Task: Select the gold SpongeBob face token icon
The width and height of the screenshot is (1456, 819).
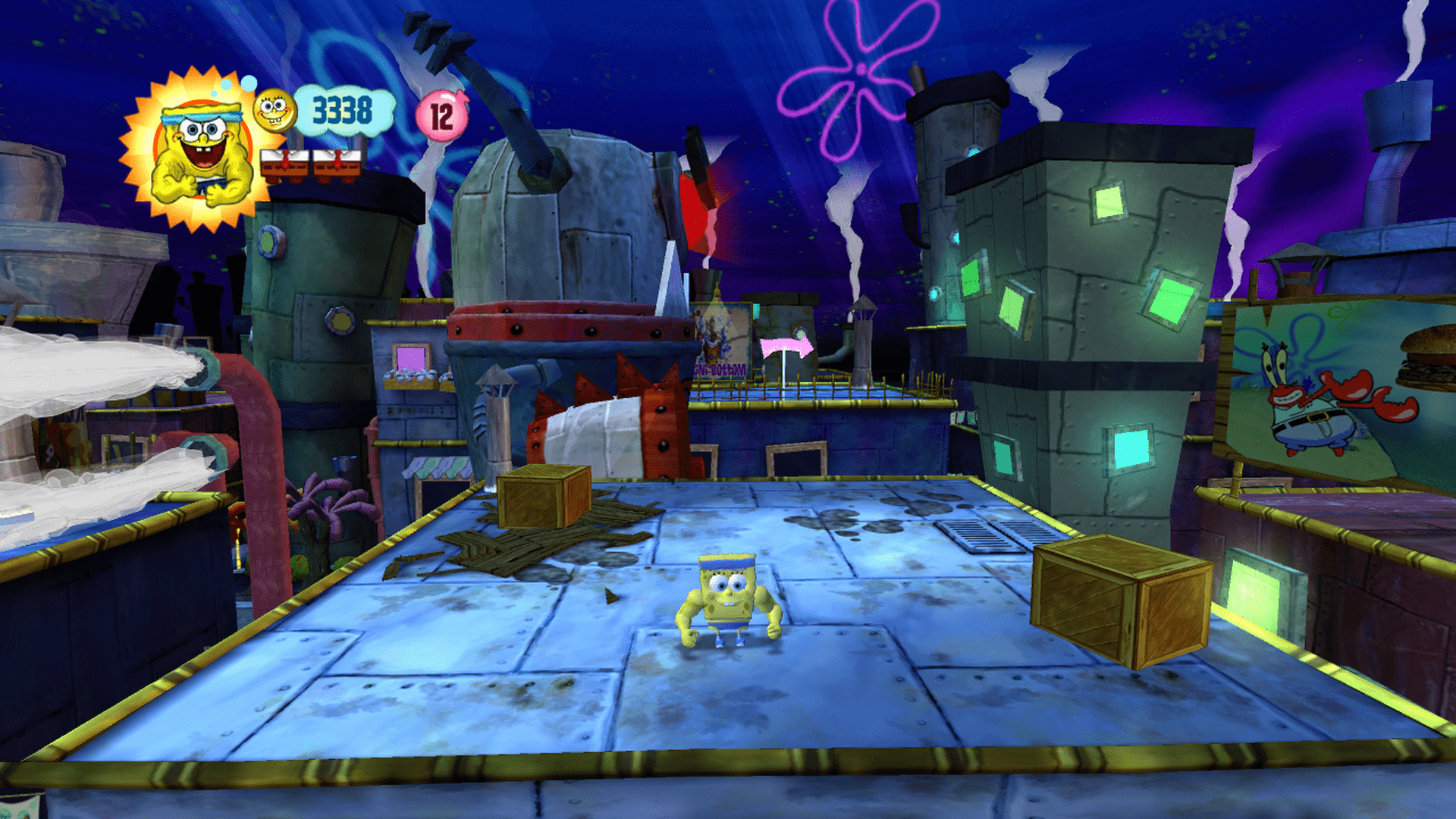Action: (x=274, y=111)
